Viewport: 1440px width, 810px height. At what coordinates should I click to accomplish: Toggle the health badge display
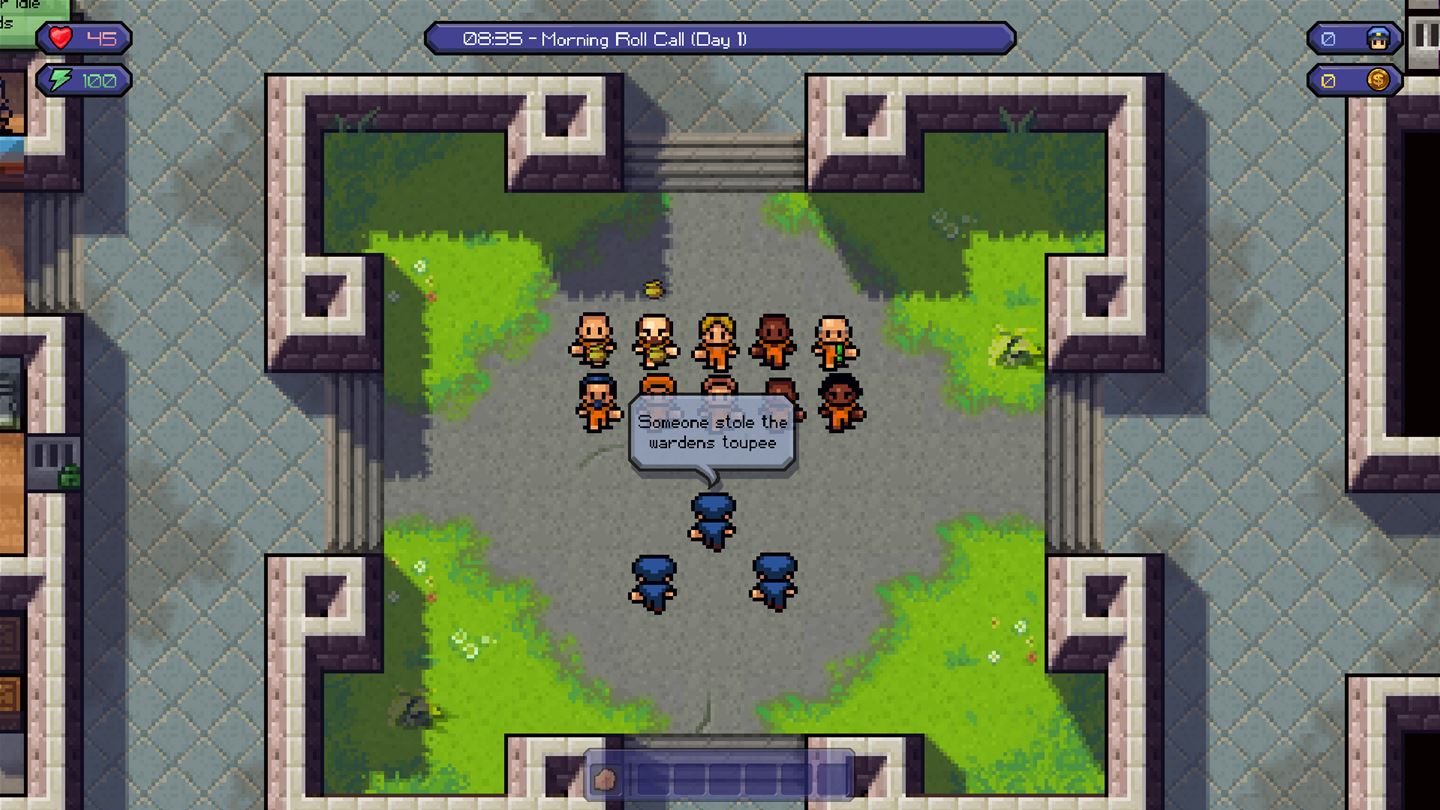80,37
